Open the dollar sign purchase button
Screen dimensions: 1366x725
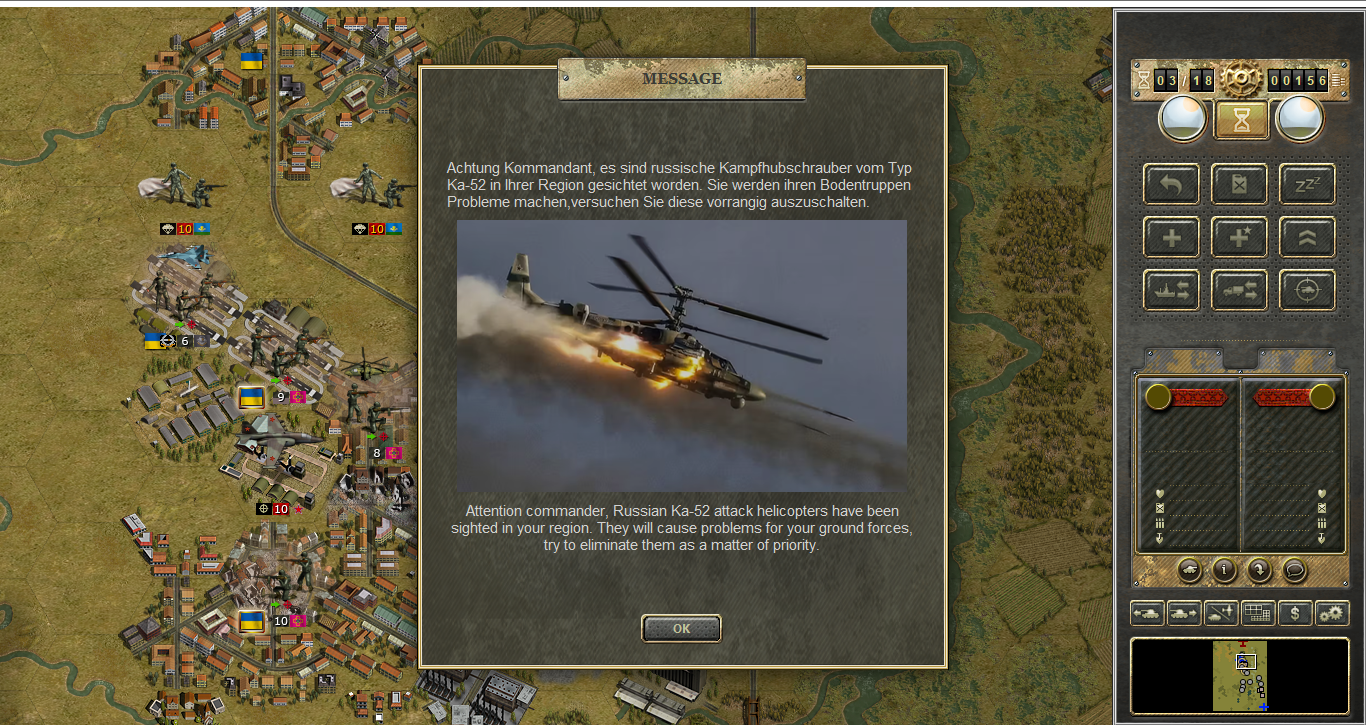pos(1295,613)
